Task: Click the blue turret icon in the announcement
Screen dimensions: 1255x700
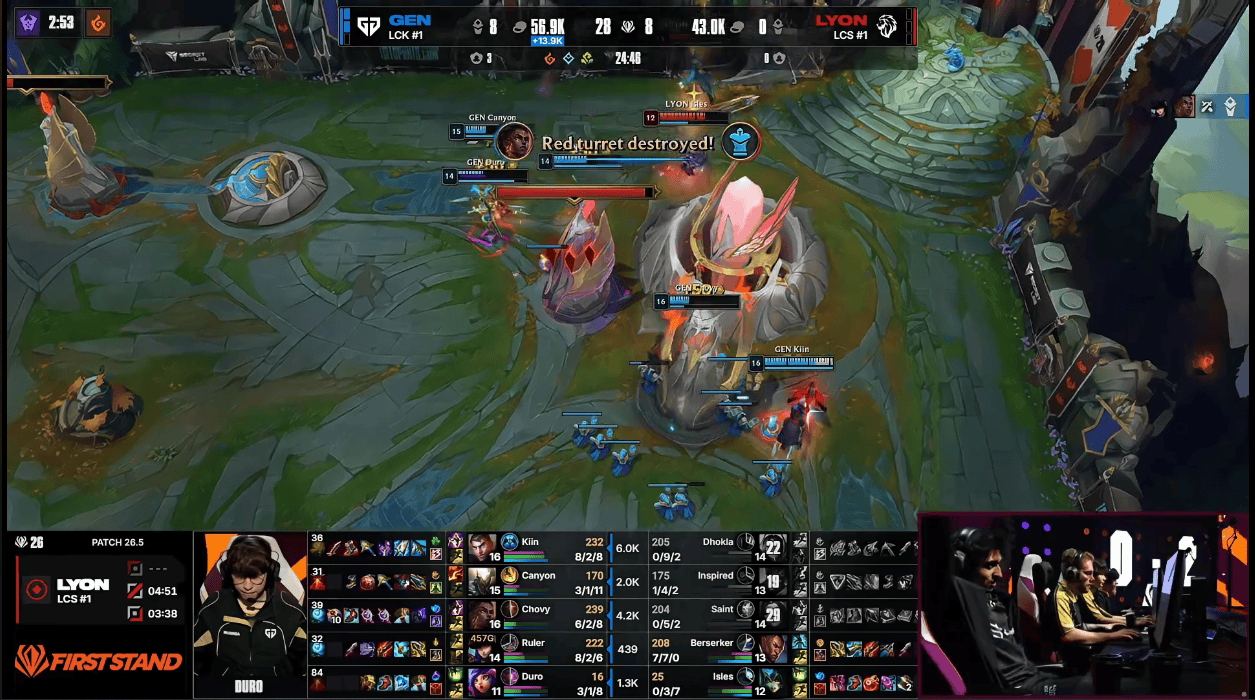Action: point(741,141)
